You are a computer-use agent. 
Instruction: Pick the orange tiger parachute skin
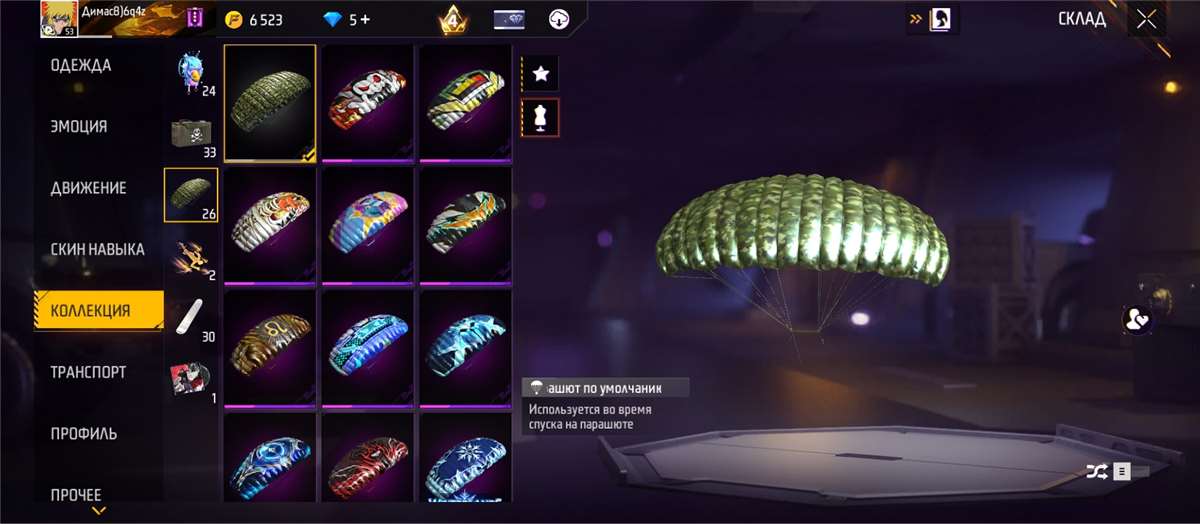click(269, 225)
